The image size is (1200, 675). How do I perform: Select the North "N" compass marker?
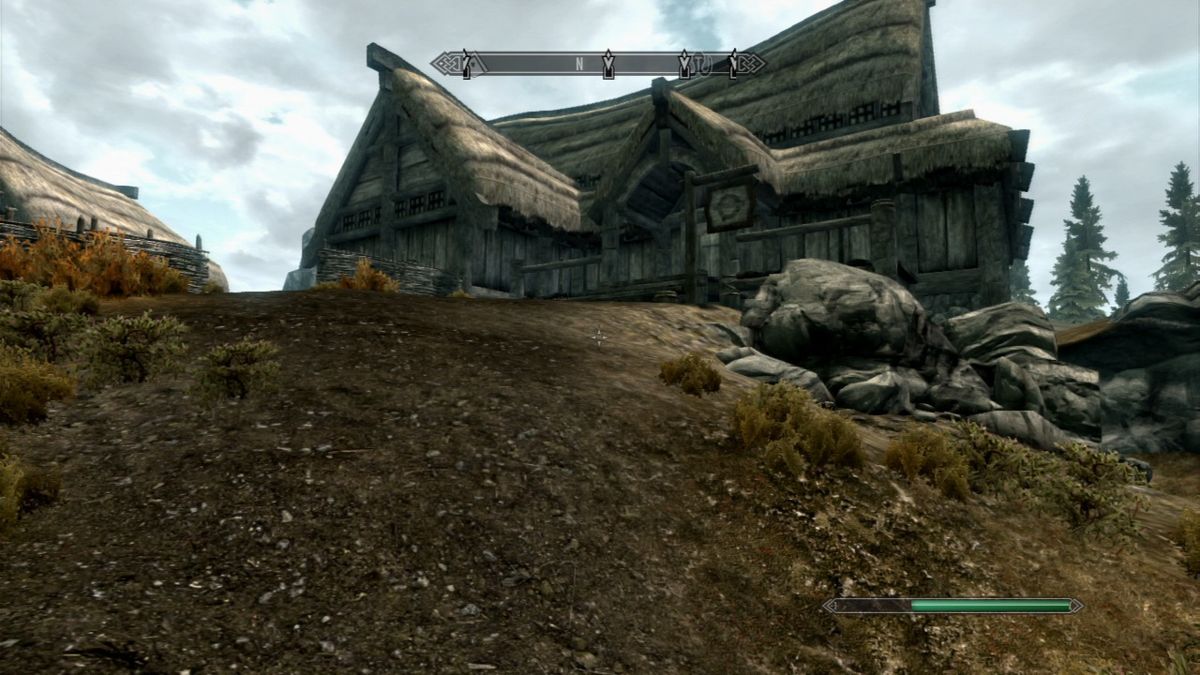tap(579, 64)
